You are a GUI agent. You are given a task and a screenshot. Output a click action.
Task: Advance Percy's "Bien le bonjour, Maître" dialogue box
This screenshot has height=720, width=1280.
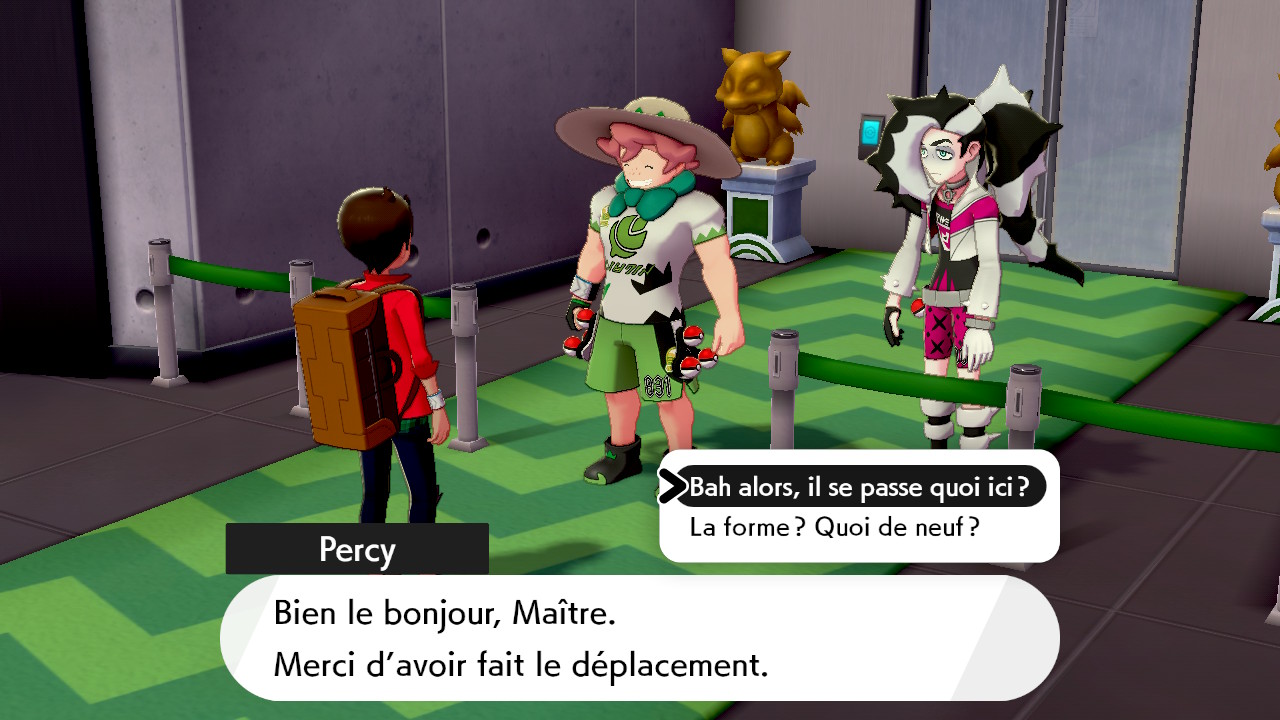click(640, 638)
